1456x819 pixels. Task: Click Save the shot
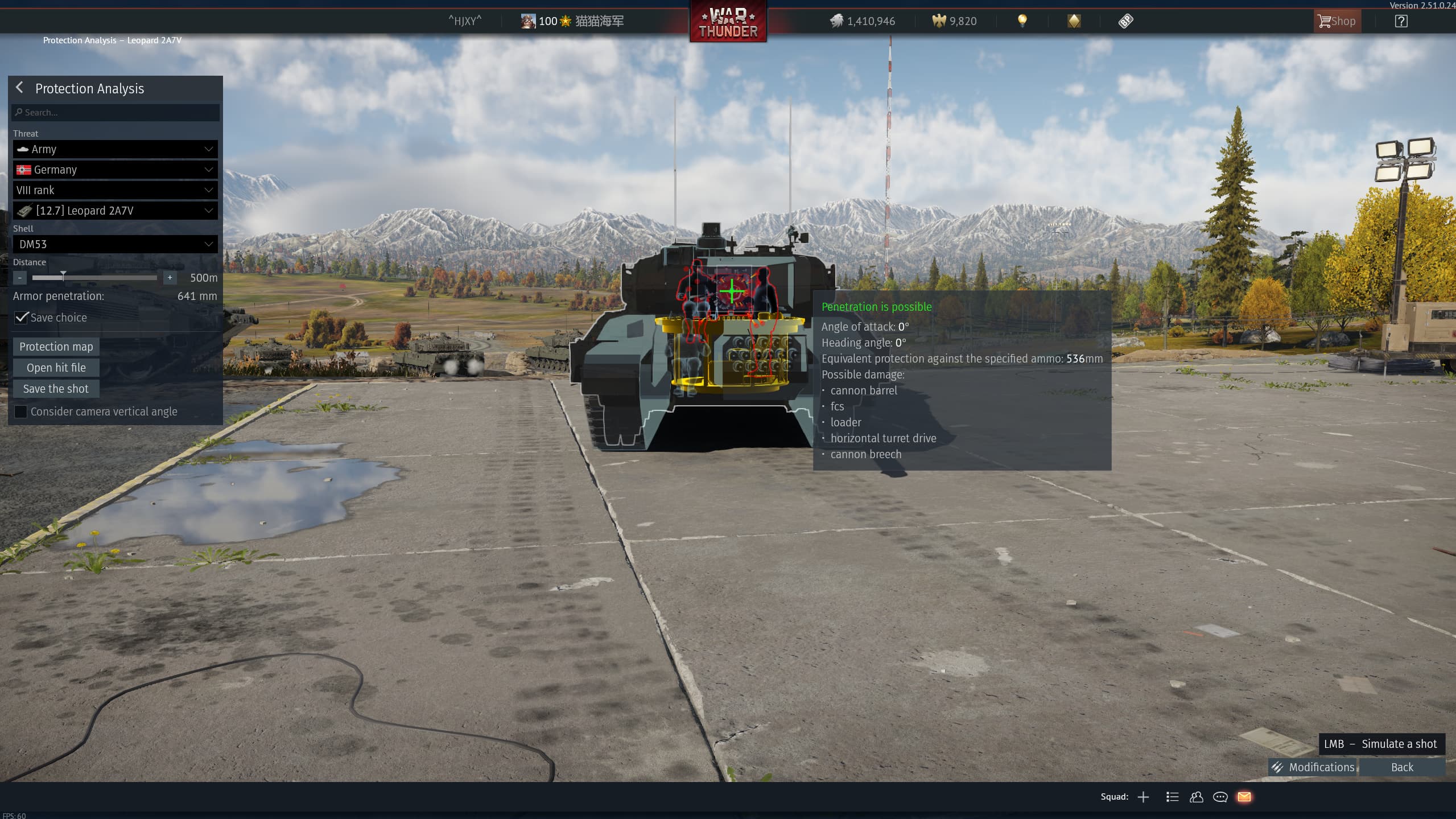click(56, 388)
